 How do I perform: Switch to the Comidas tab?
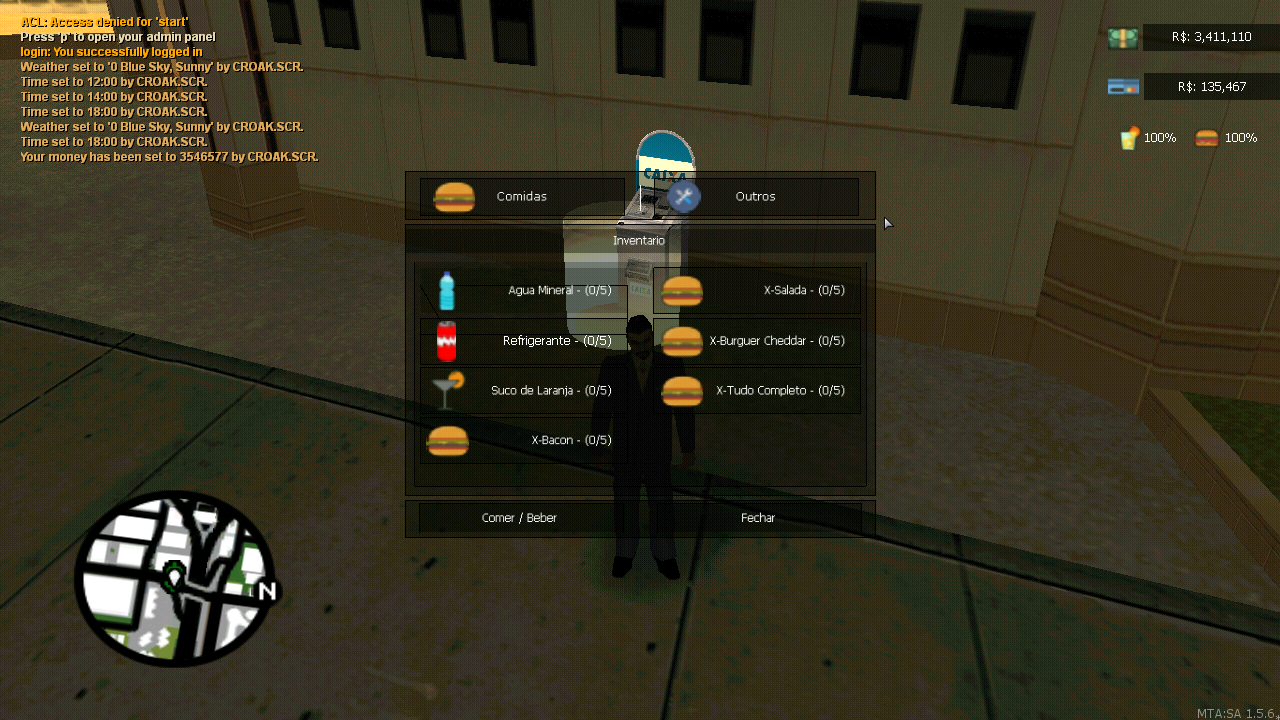click(x=520, y=197)
